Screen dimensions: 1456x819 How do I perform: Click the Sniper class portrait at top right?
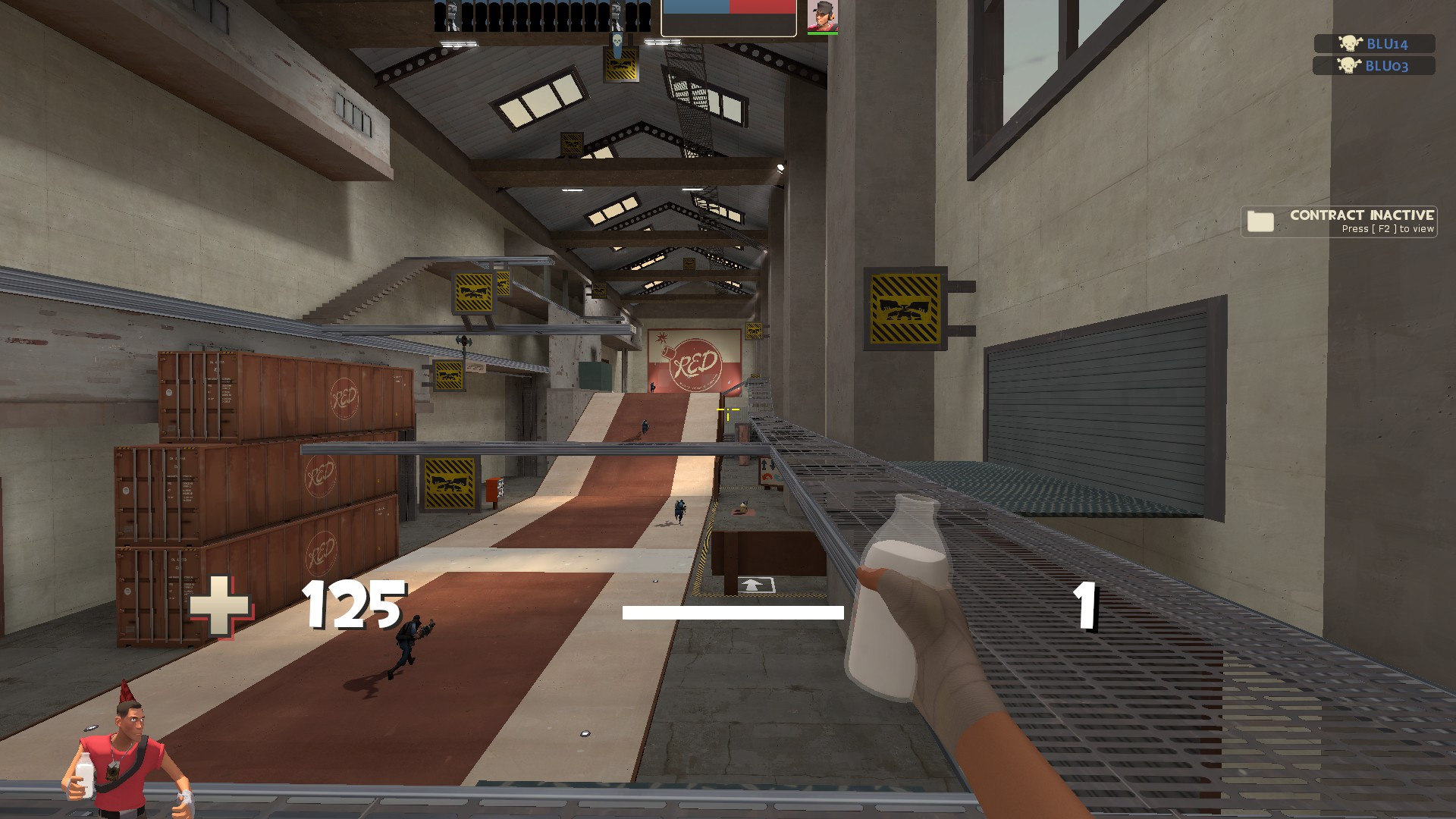[824, 17]
